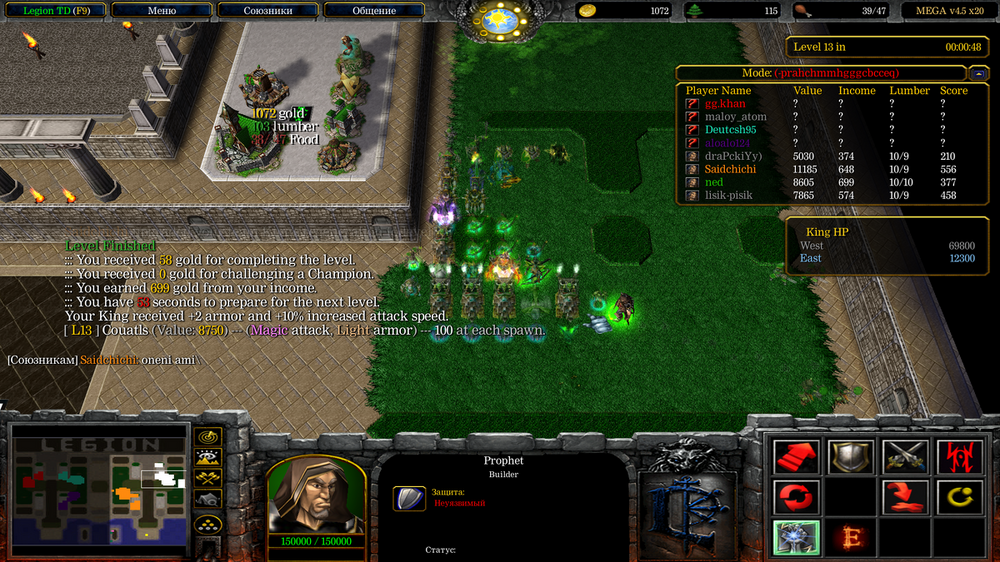This screenshot has height=562, width=1000.
Task: Click the yellow rotating arrow command icon
Action: [957, 496]
